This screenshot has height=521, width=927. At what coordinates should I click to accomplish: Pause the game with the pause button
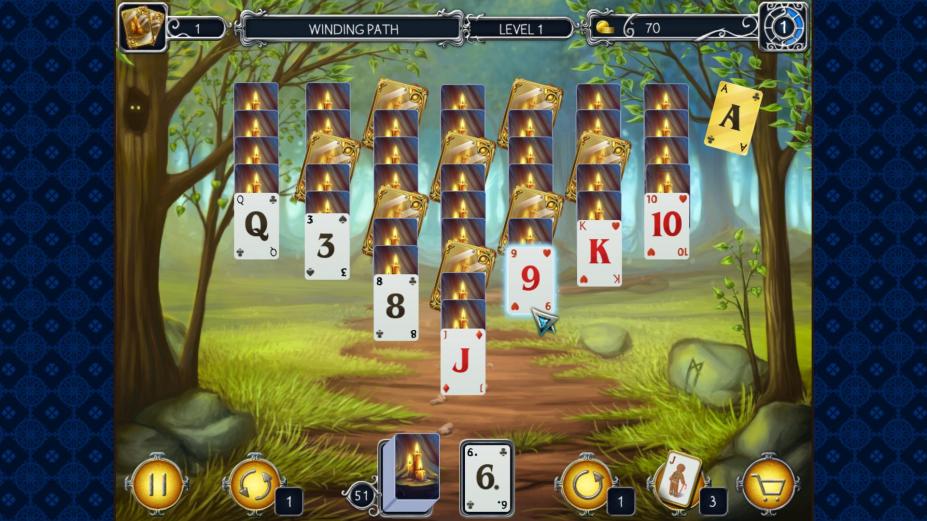157,484
